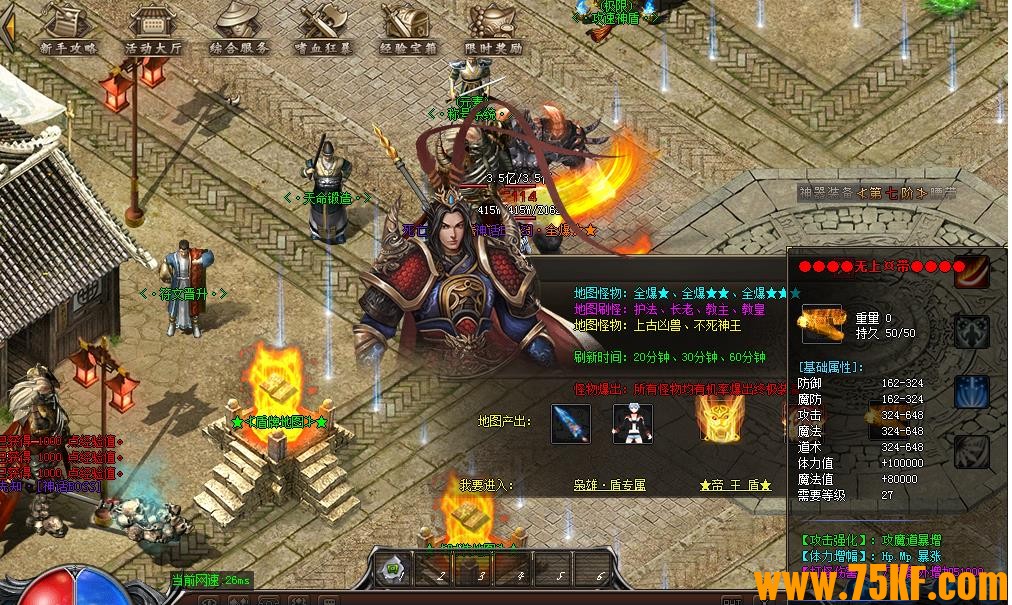Use the item in hotbar slot 1
This screenshot has width=1012, height=605.
(x=394, y=570)
